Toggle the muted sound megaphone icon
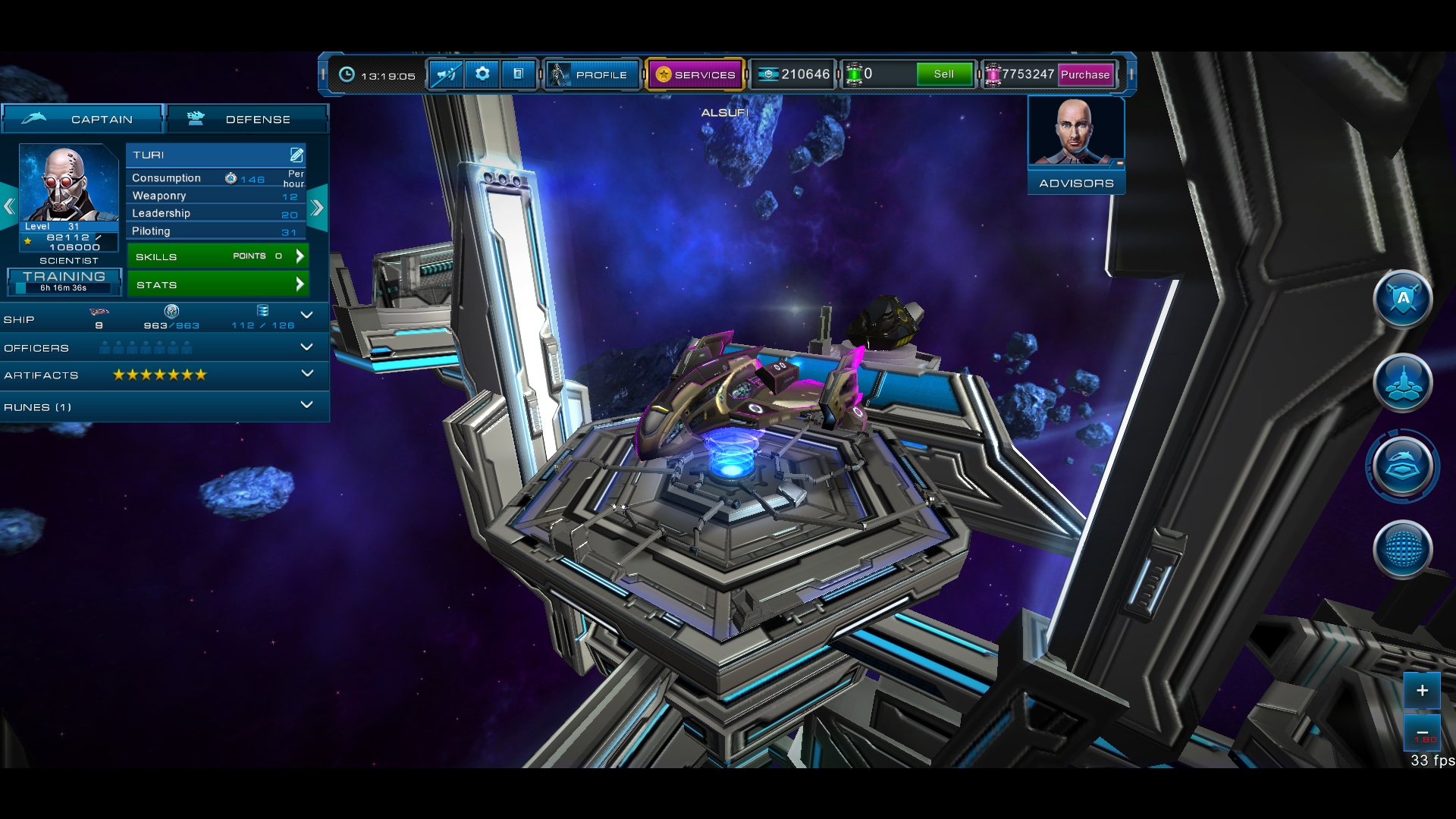Screen dimensions: 1456x819 pyautogui.click(x=446, y=74)
